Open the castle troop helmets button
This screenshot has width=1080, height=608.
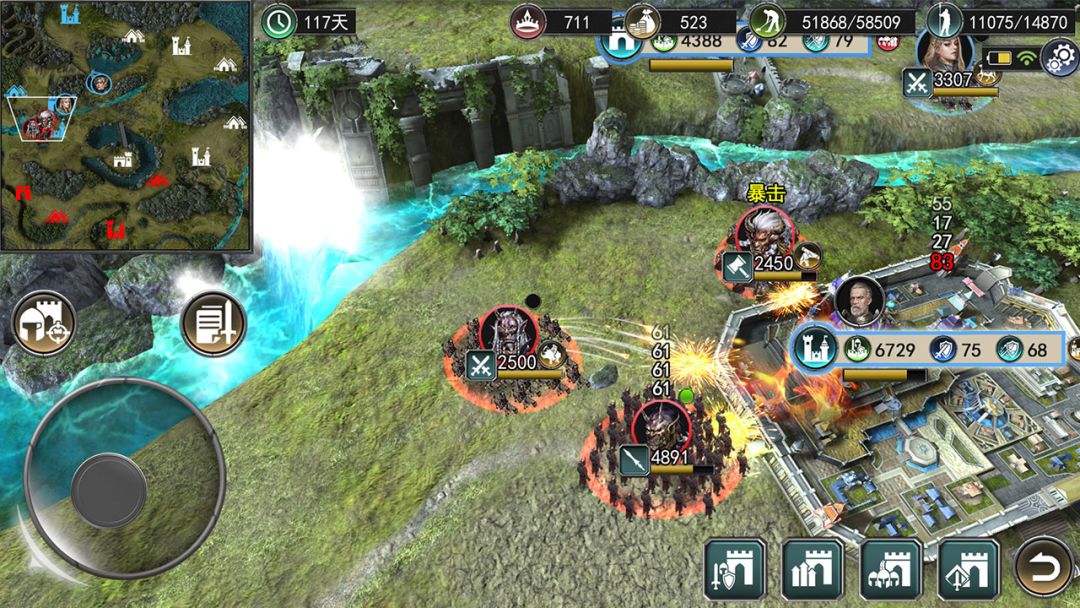[x=890, y=569]
